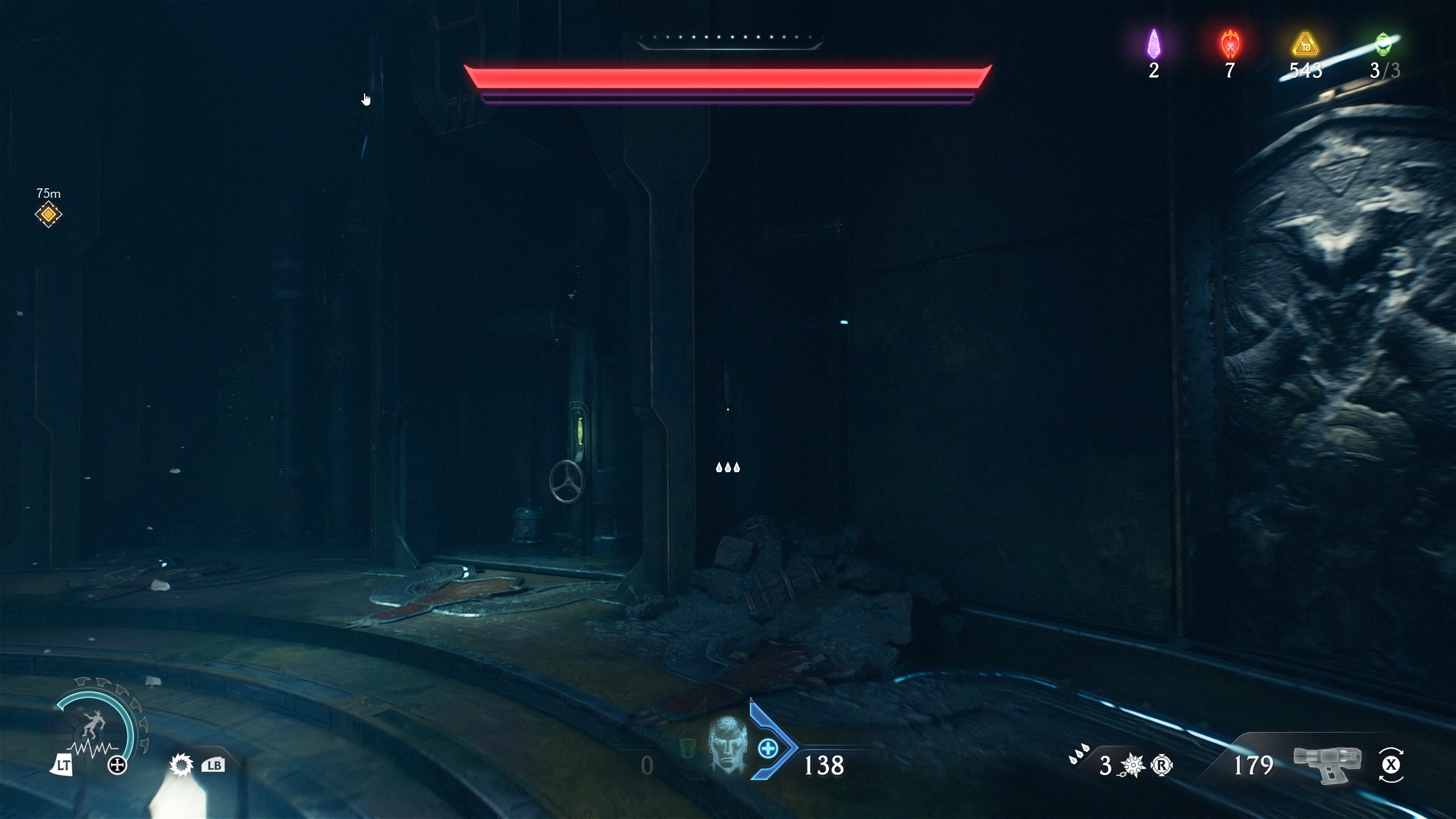Screen dimensions: 1456x819
Task: Open the yellow triangle currency counter
Action: click(1306, 45)
